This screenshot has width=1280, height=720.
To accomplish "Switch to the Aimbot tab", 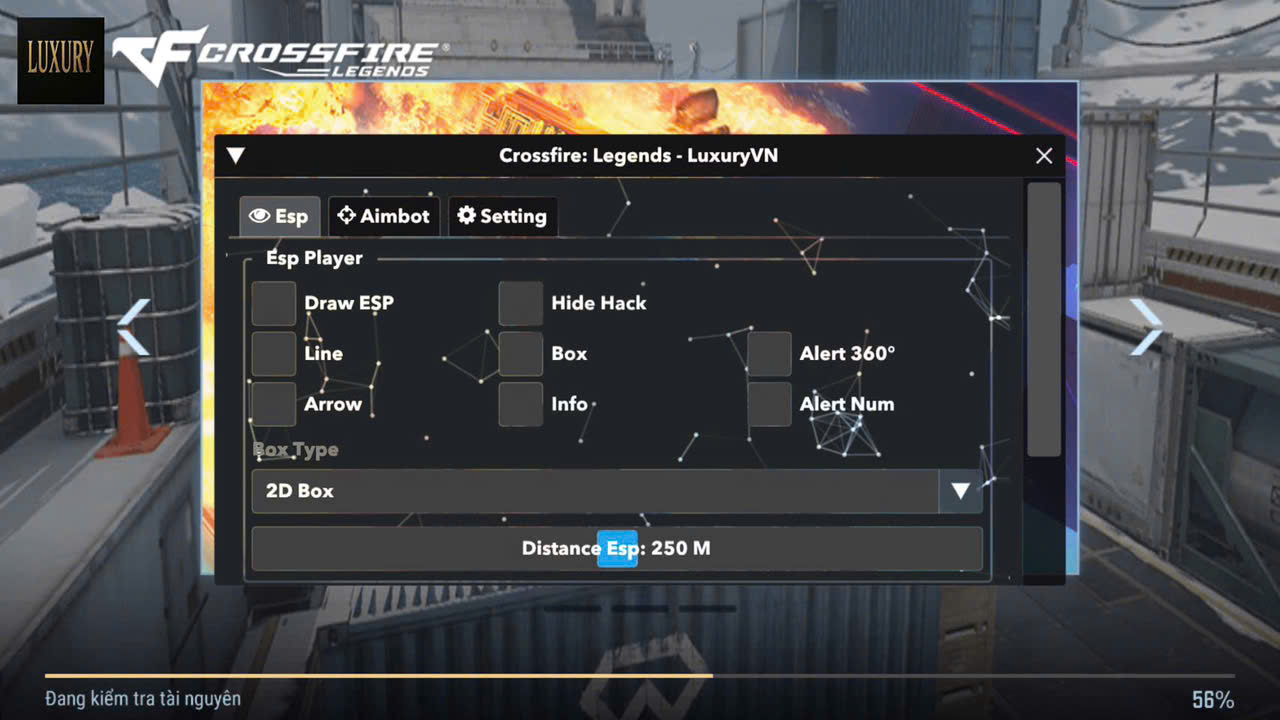I will [384, 215].
